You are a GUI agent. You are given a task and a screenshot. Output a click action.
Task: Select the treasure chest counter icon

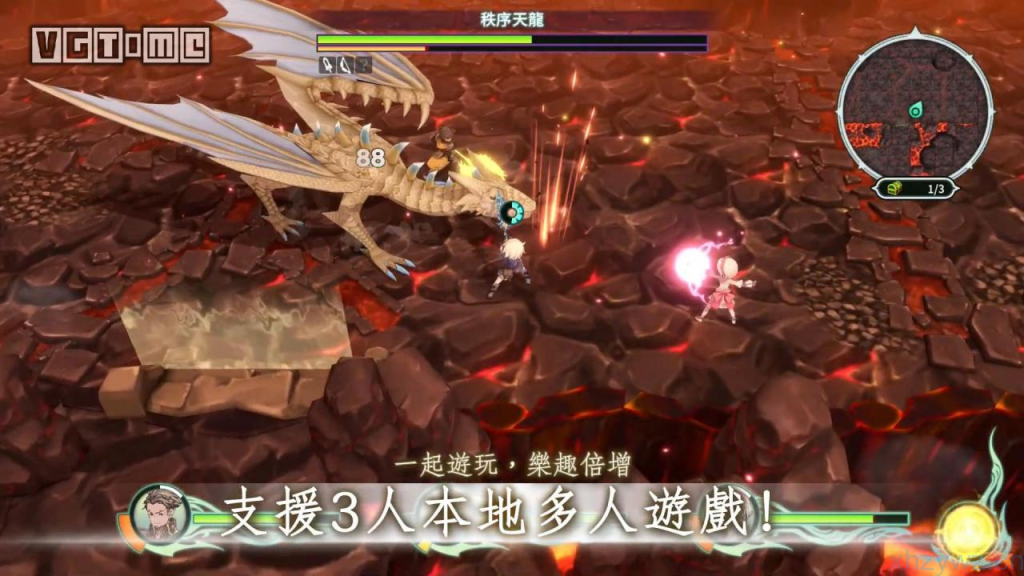(x=887, y=188)
